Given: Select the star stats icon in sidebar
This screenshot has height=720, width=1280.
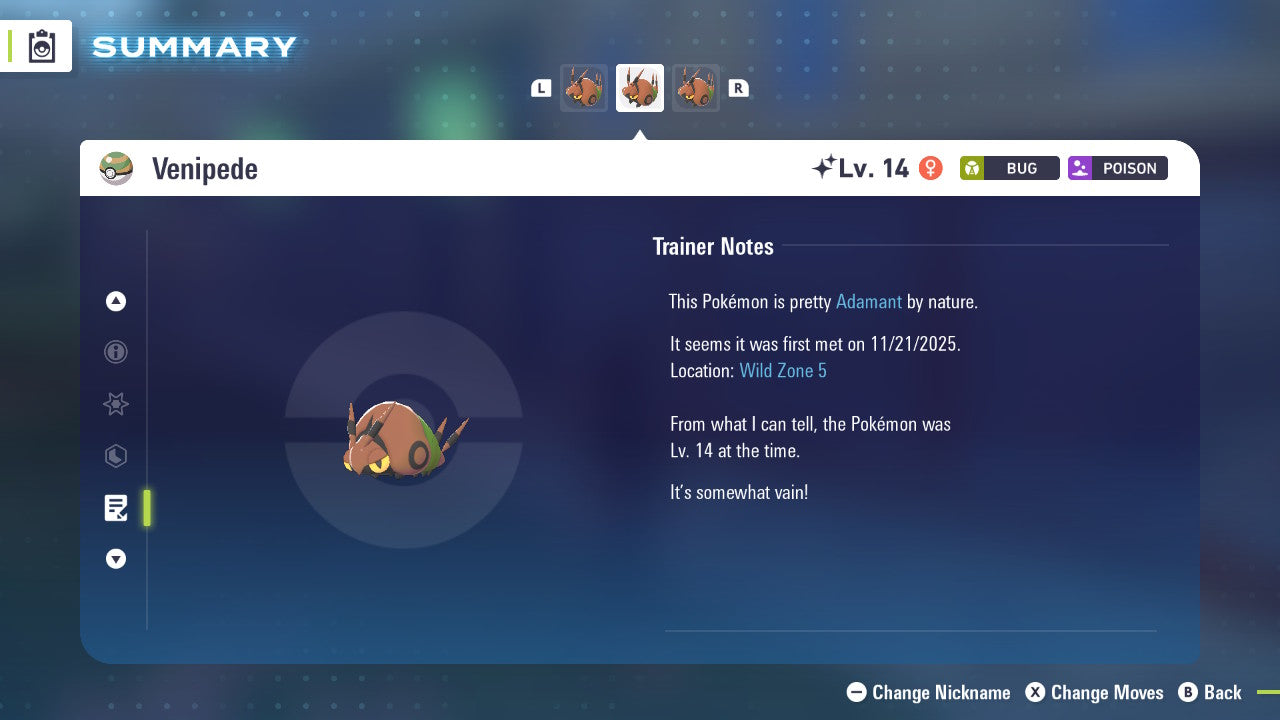Looking at the screenshot, I should point(116,404).
